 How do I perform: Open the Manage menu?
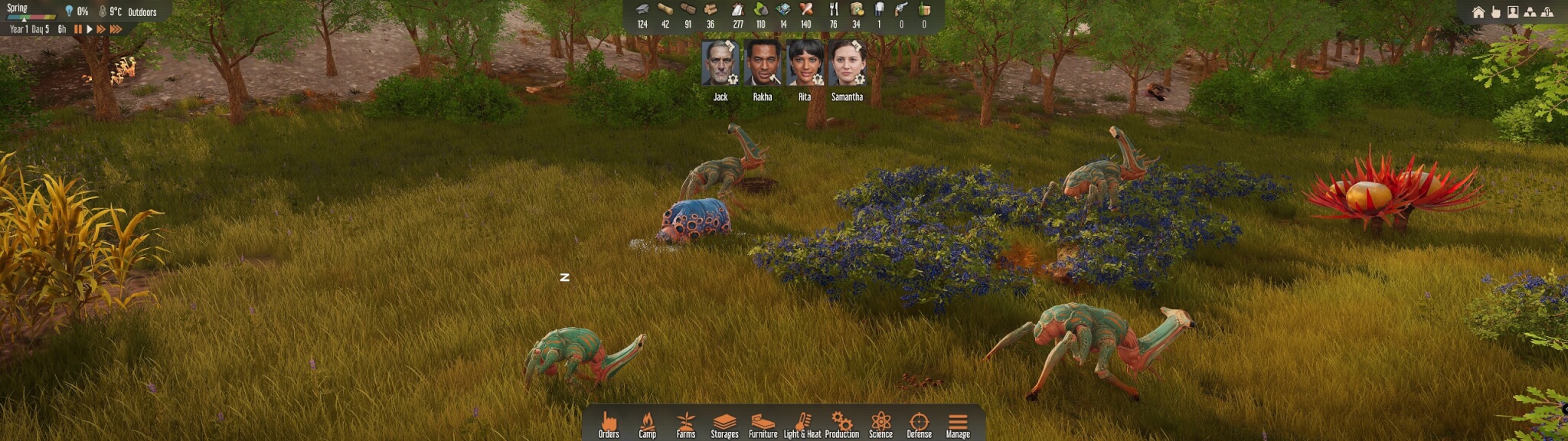[958, 423]
